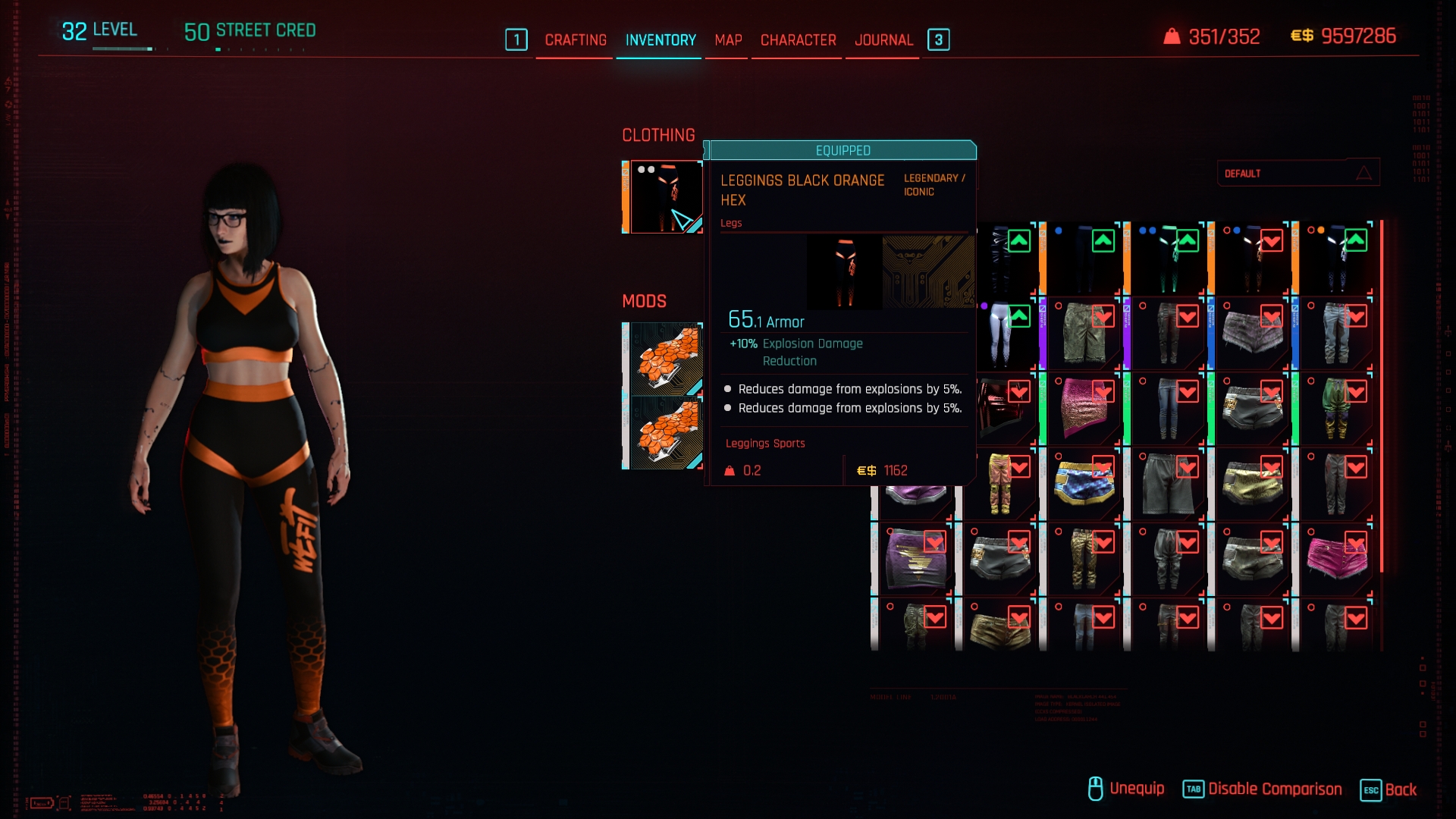This screenshot has width=1456, height=819.
Task: Pick the blue and gold checkered shorts
Action: tap(1084, 484)
